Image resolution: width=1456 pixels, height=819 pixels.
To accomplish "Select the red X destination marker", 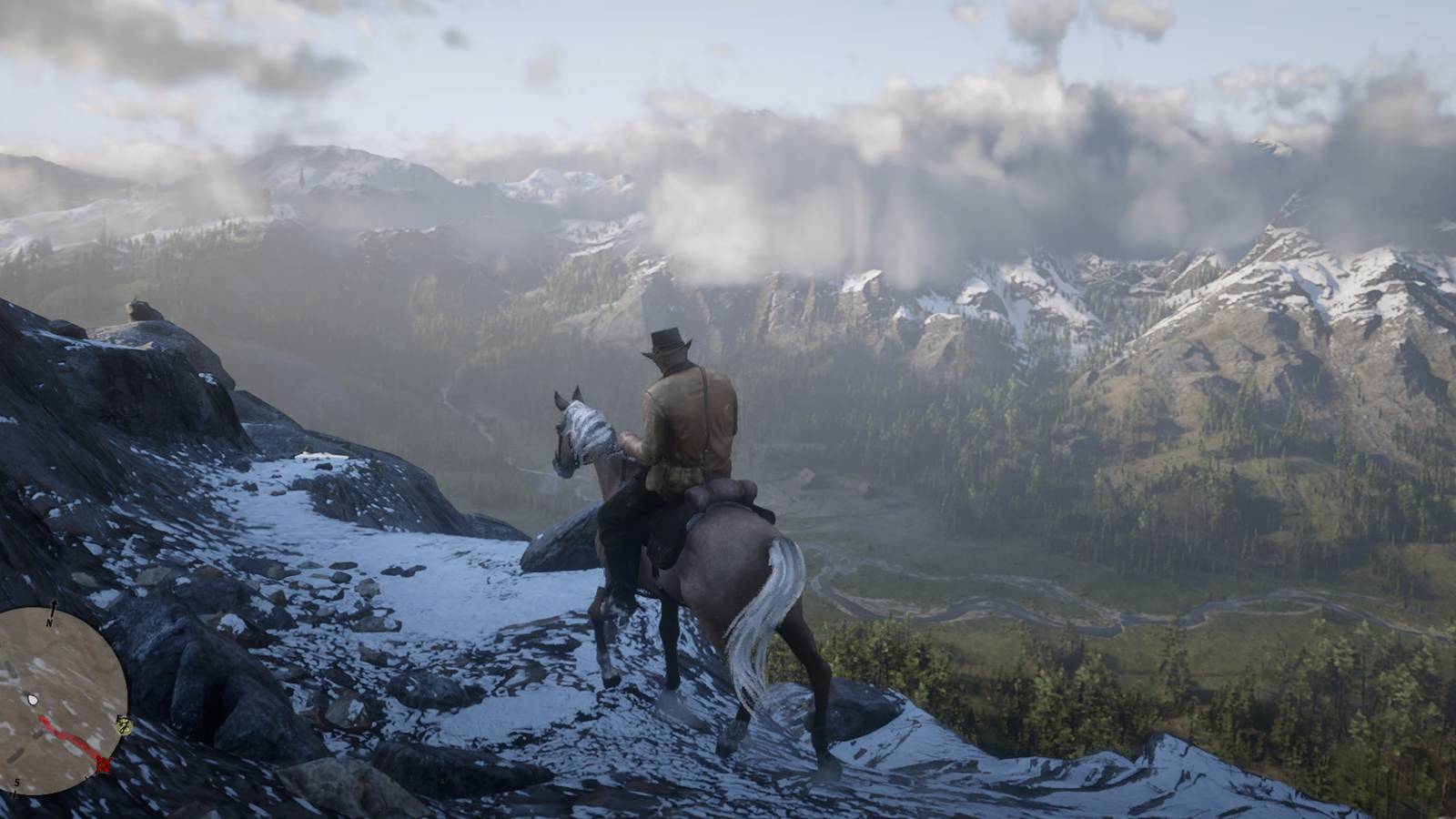I will tap(104, 764).
